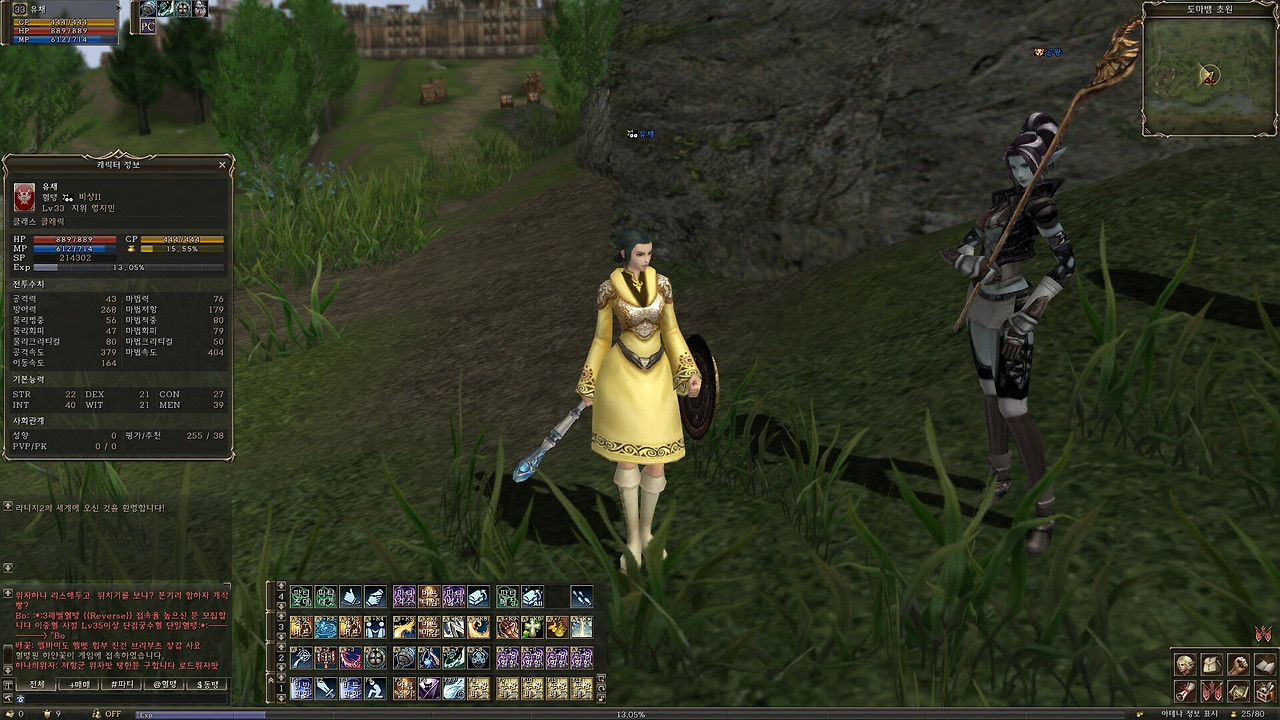Use the sitting figure action on hotbar

click(375, 688)
